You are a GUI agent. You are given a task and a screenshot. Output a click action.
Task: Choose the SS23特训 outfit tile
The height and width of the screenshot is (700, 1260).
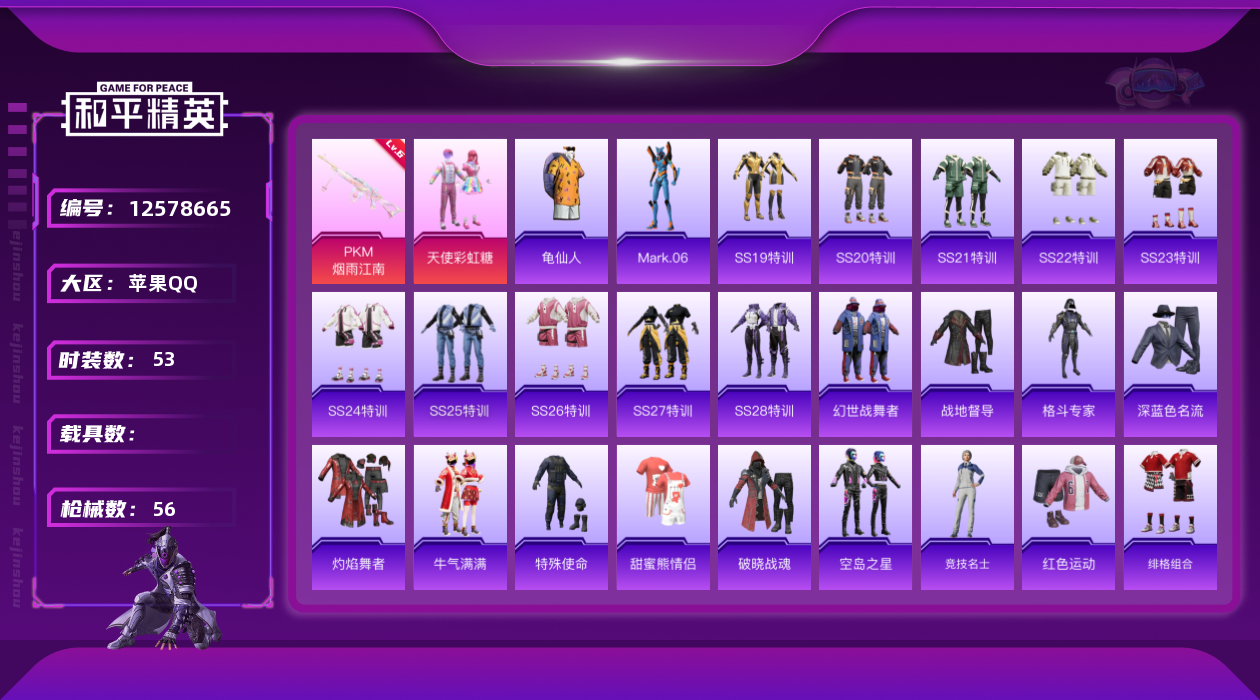[x=1170, y=210]
